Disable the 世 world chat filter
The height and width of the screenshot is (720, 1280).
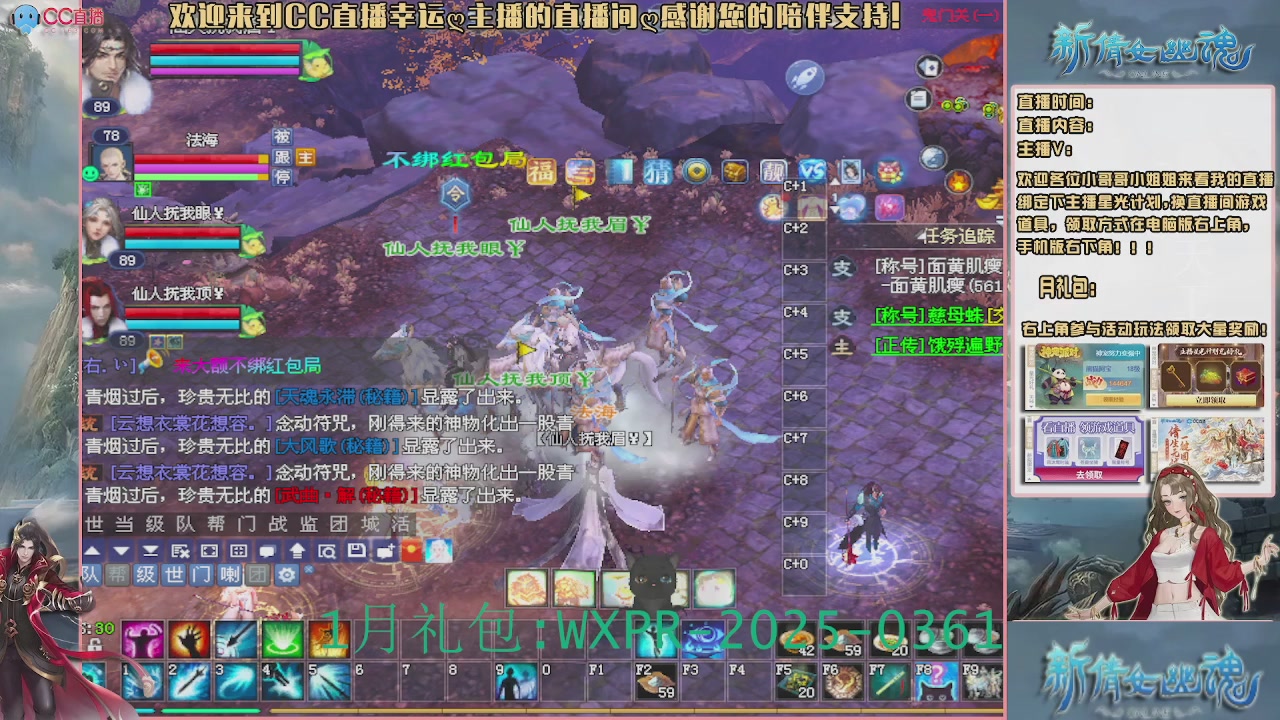[x=173, y=575]
